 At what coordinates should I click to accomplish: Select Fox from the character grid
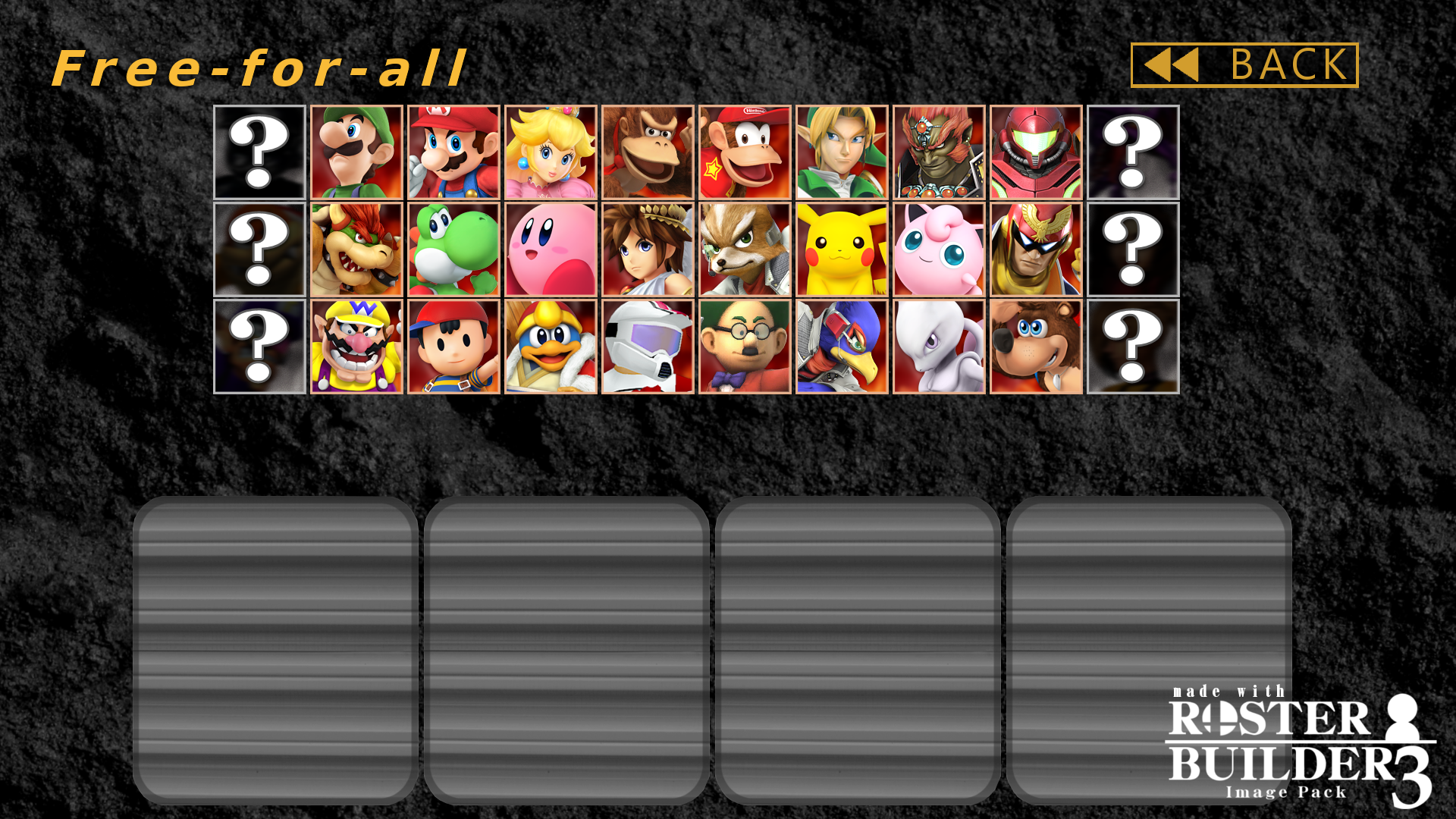743,248
